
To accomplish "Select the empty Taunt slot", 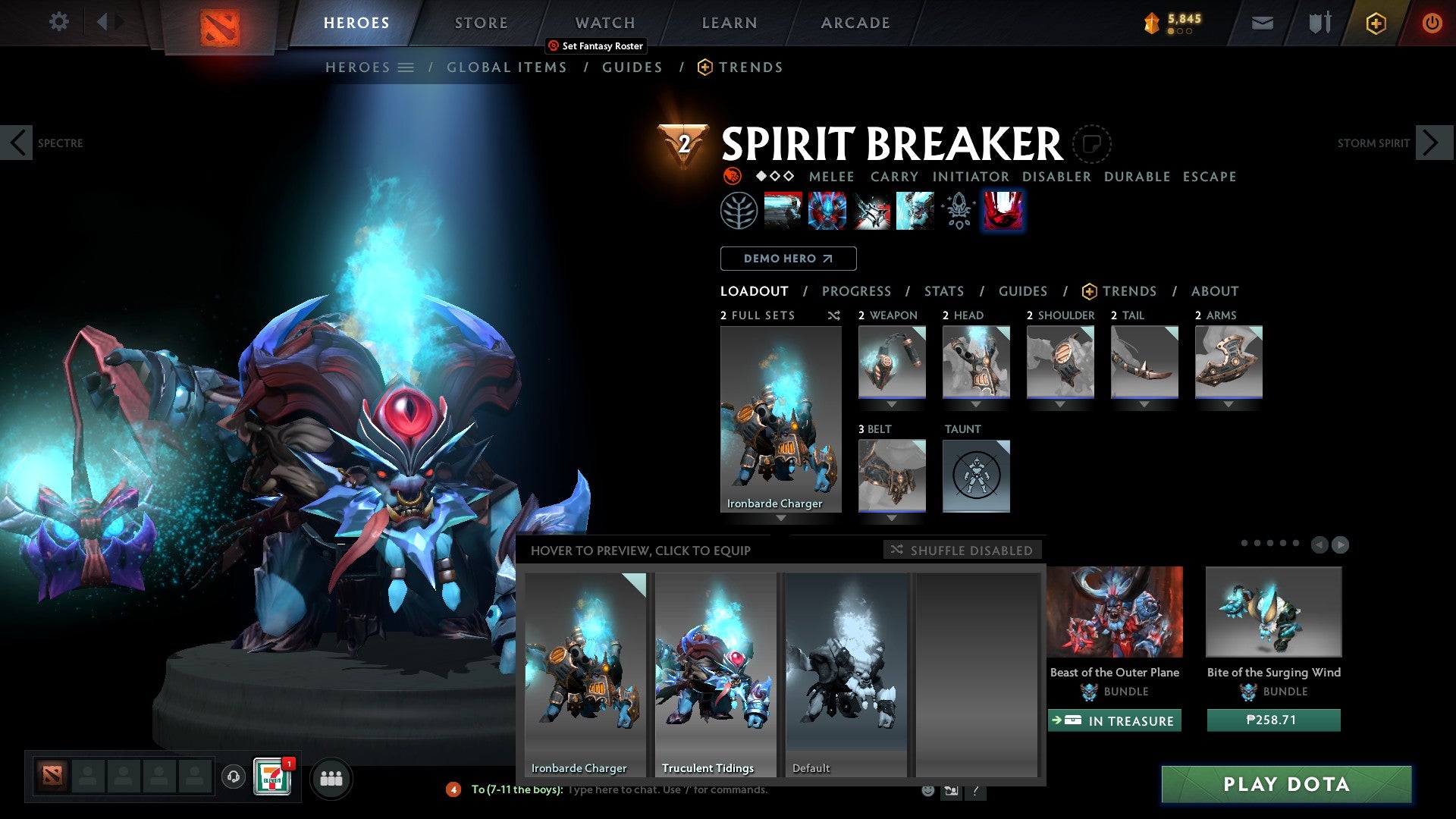I will [976, 475].
